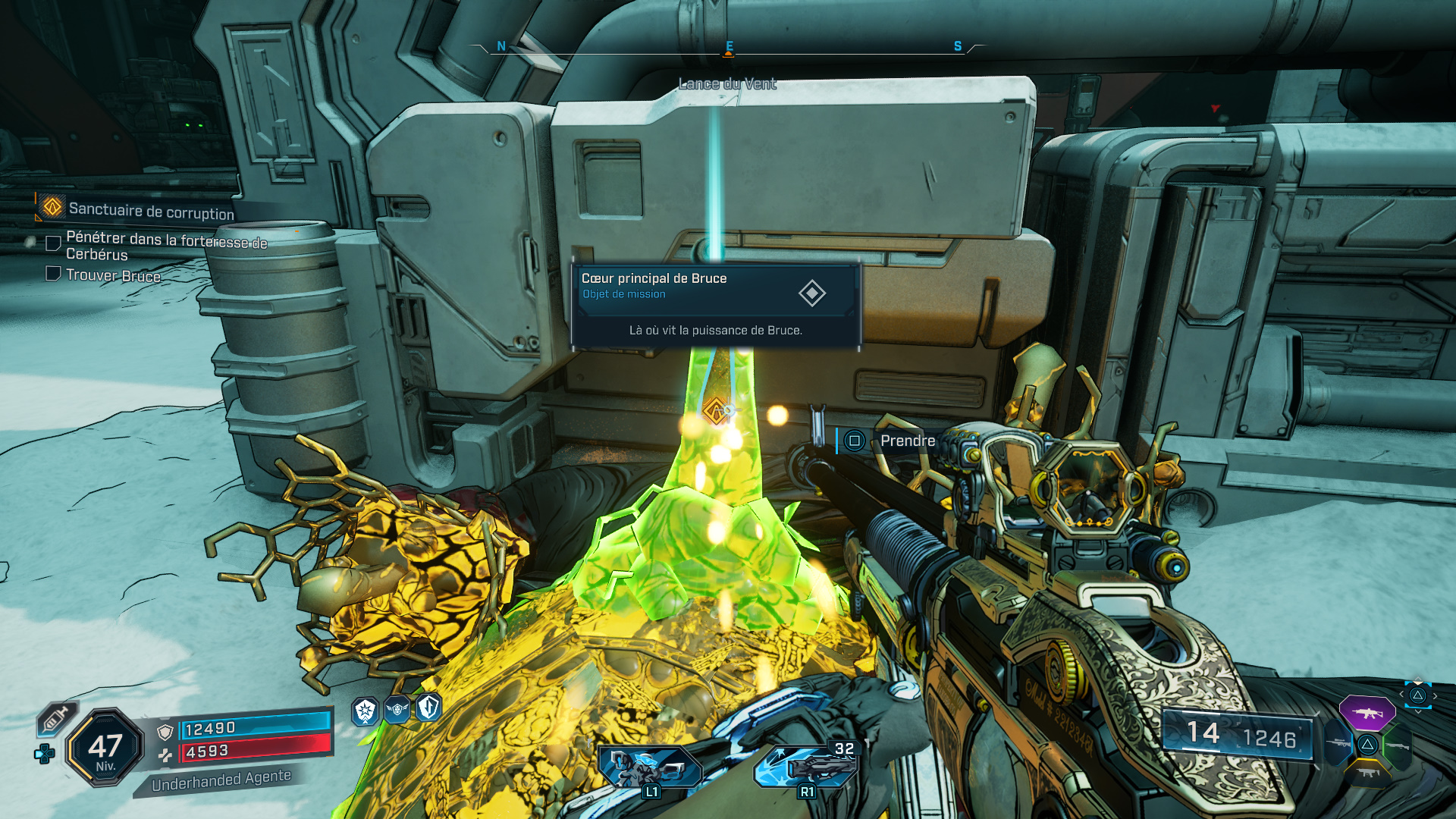Click the lightning shield buff icon
1456x819 pixels.
click(429, 708)
